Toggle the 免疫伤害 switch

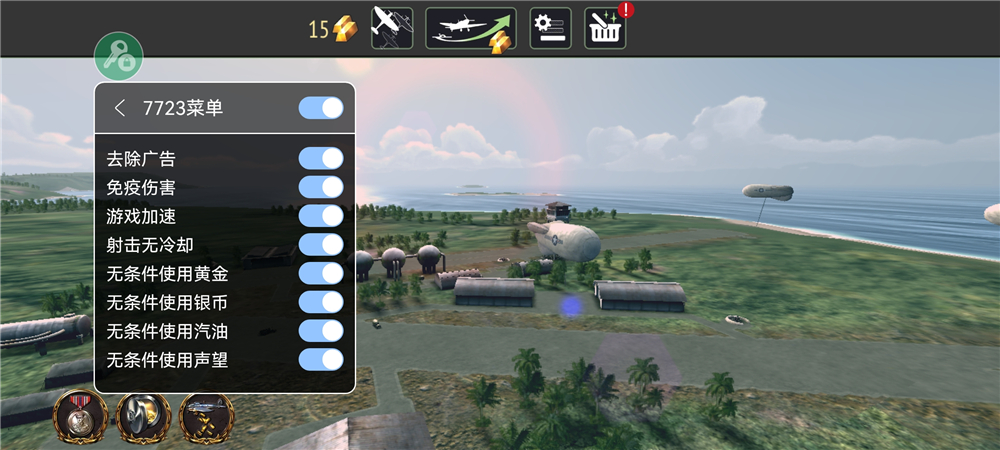(x=321, y=187)
